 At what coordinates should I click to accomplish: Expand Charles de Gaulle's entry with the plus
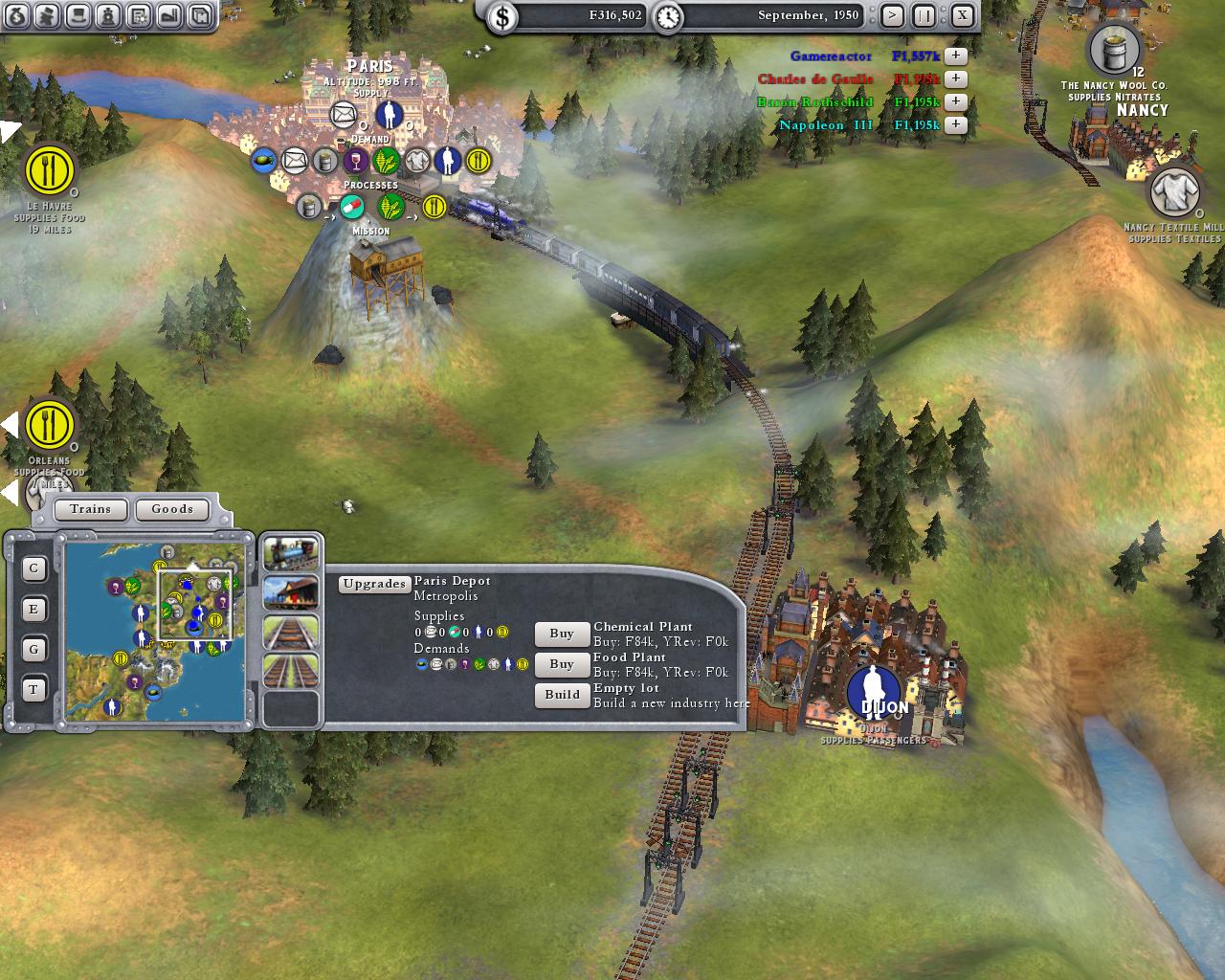coord(954,78)
